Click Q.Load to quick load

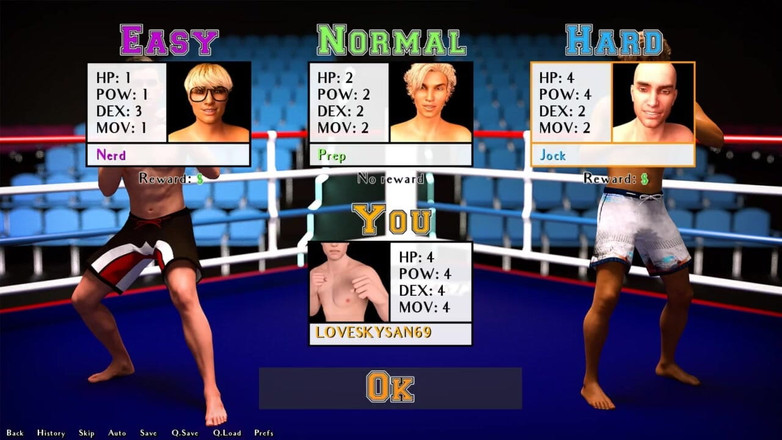(227, 433)
